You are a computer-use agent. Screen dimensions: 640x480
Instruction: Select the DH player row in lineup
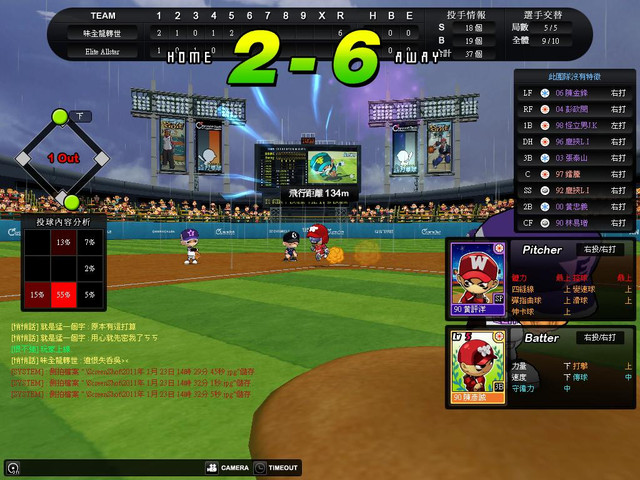pyautogui.click(x=573, y=141)
